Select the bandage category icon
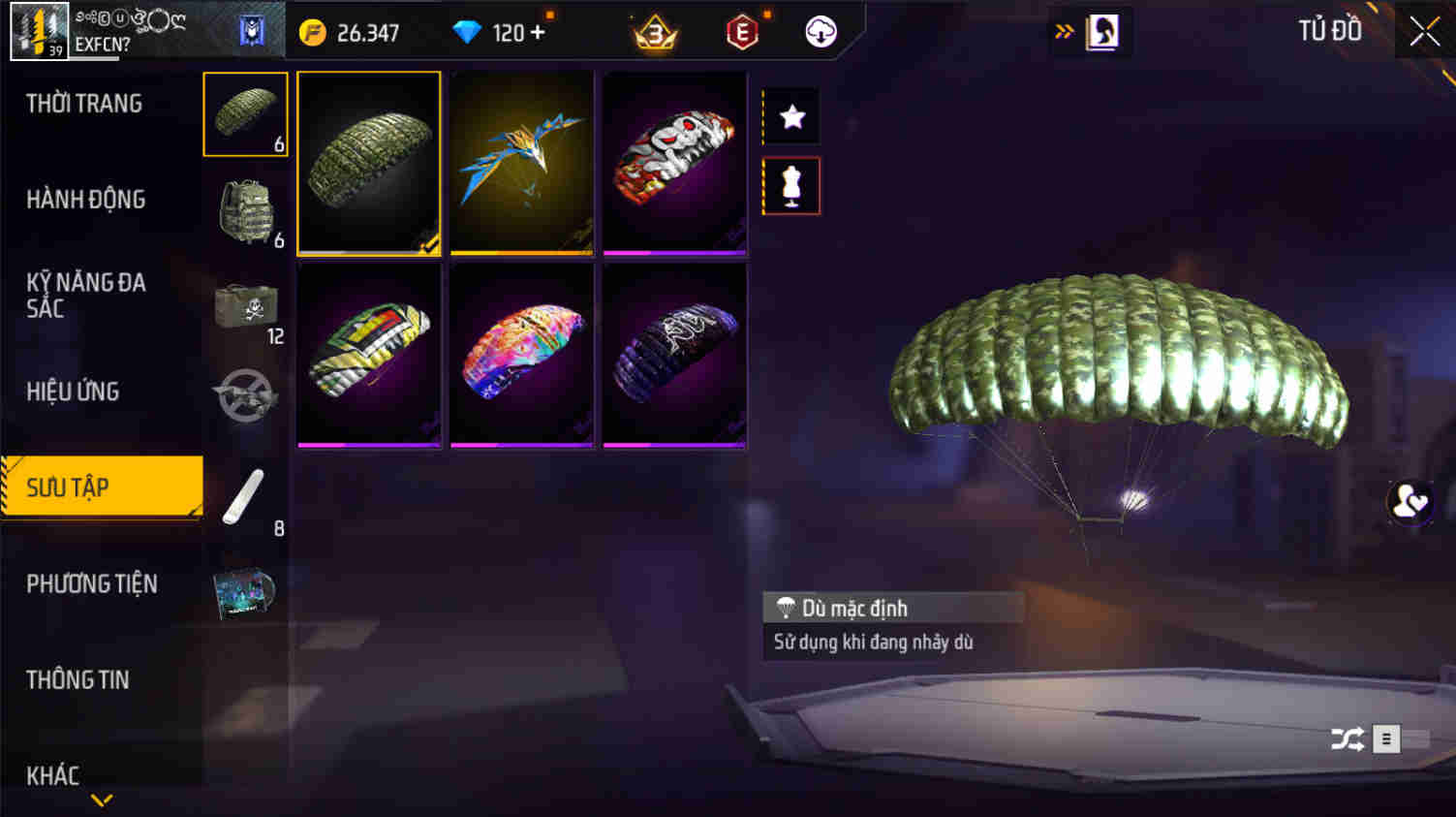This screenshot has width=1456, height=817. (x=245, y=496)
